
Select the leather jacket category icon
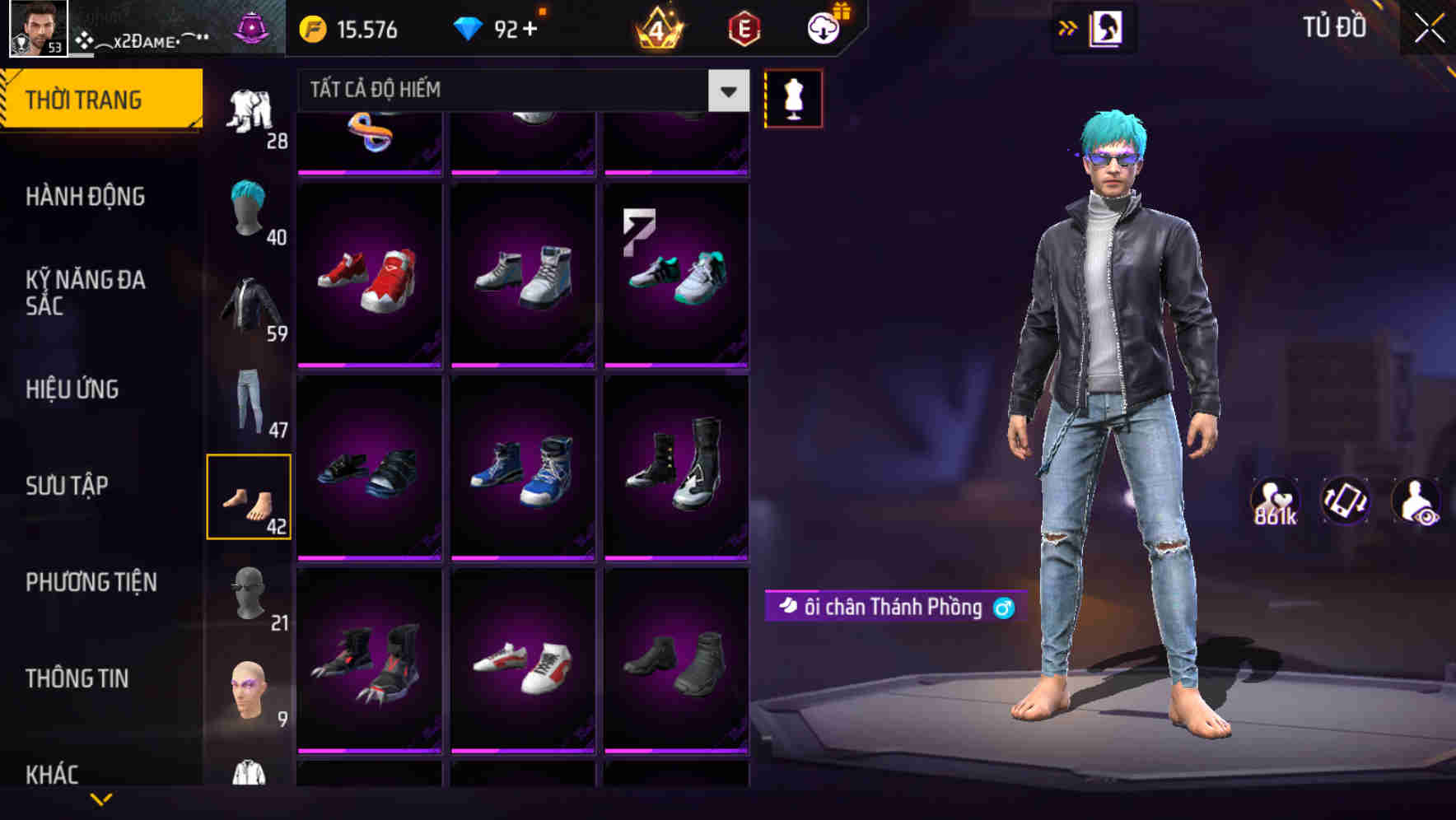point(250,305)
